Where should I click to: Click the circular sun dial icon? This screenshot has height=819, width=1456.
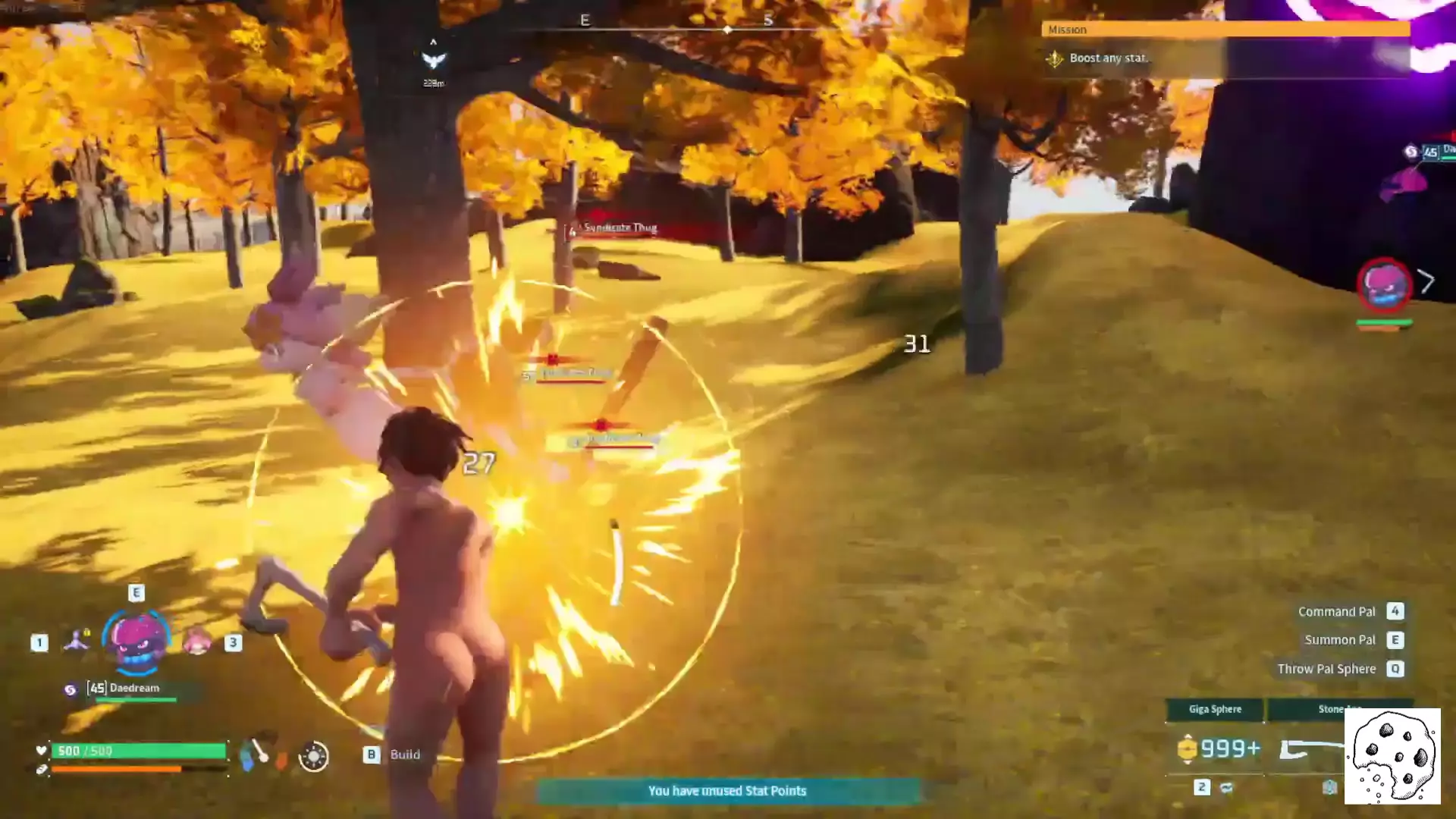click(313, 756)
